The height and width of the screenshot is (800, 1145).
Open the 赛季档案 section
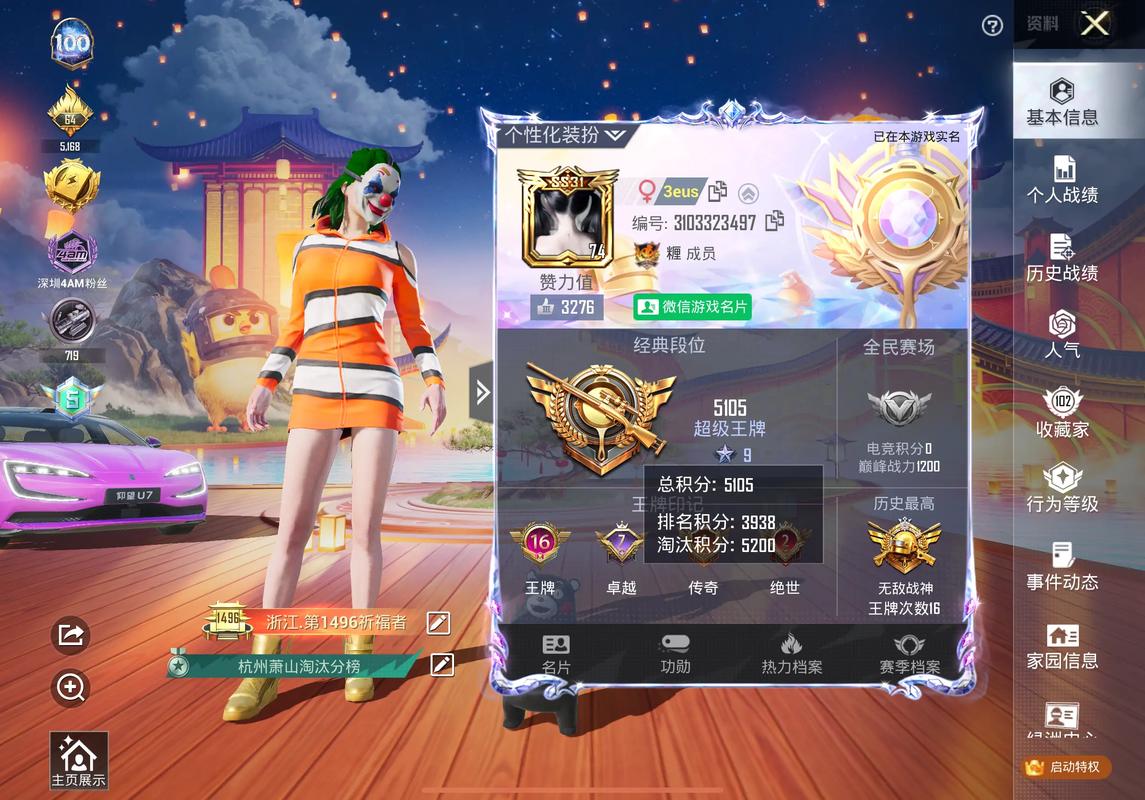909,654
